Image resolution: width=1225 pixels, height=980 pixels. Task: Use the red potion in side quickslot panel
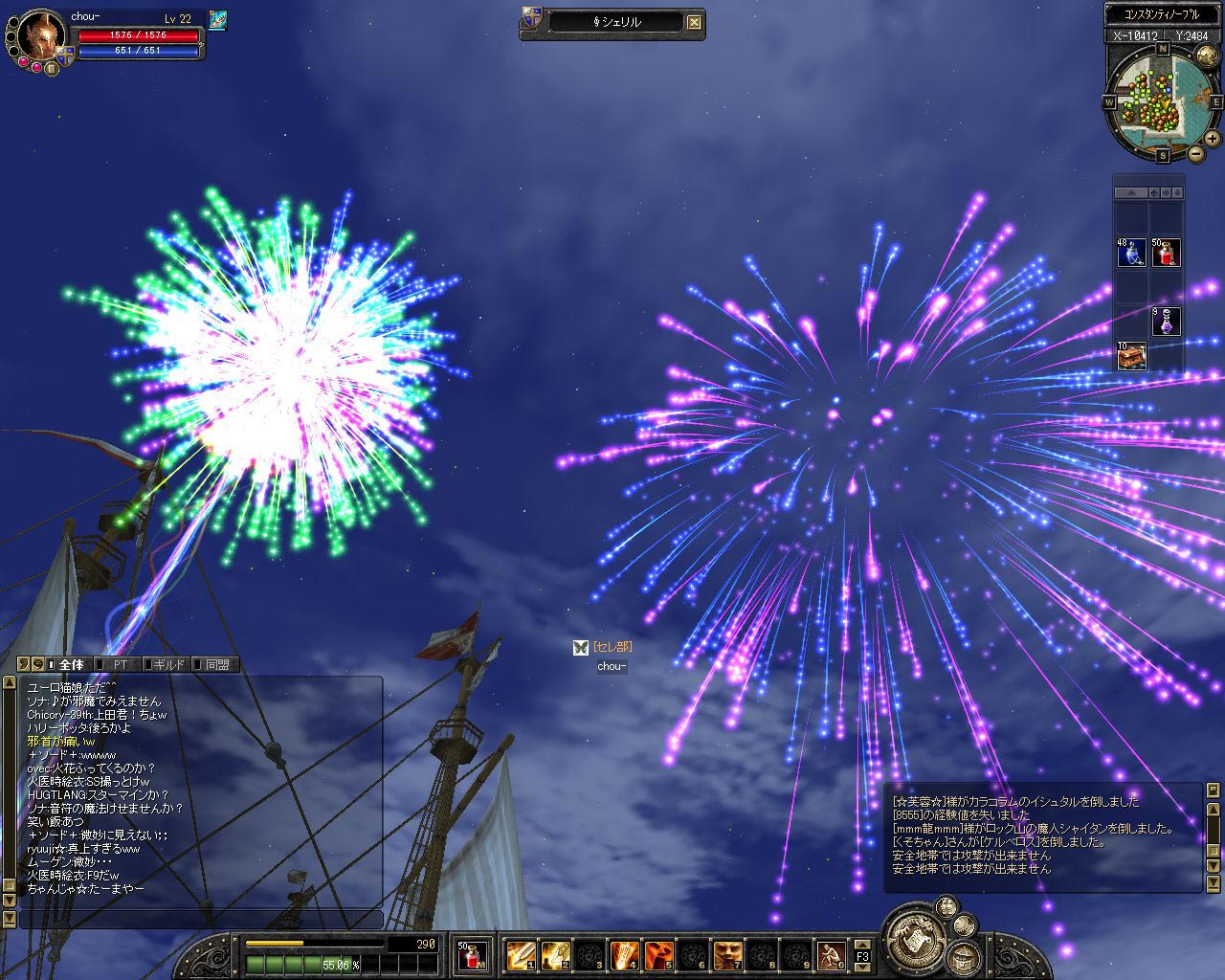click(1166, 253)
